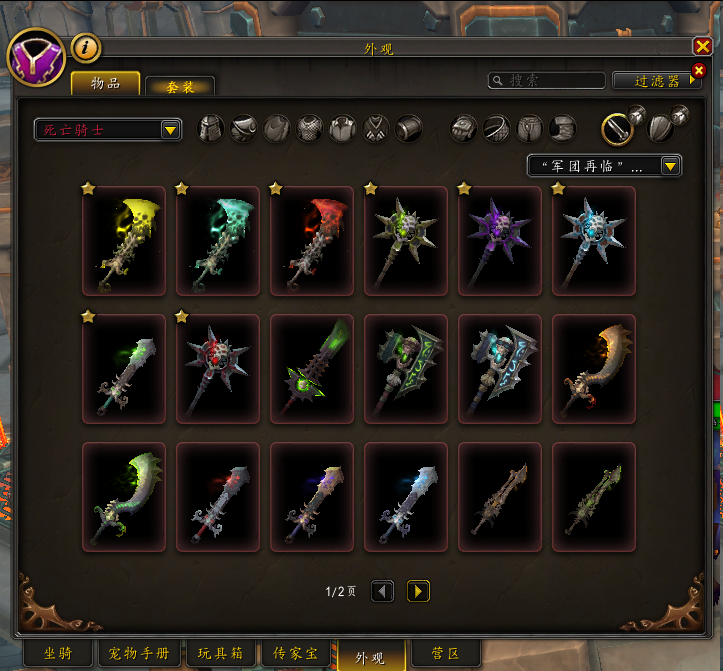Switch to the 套装 sets tab
The image size is (723, 671).
click(x=180, y=87)
